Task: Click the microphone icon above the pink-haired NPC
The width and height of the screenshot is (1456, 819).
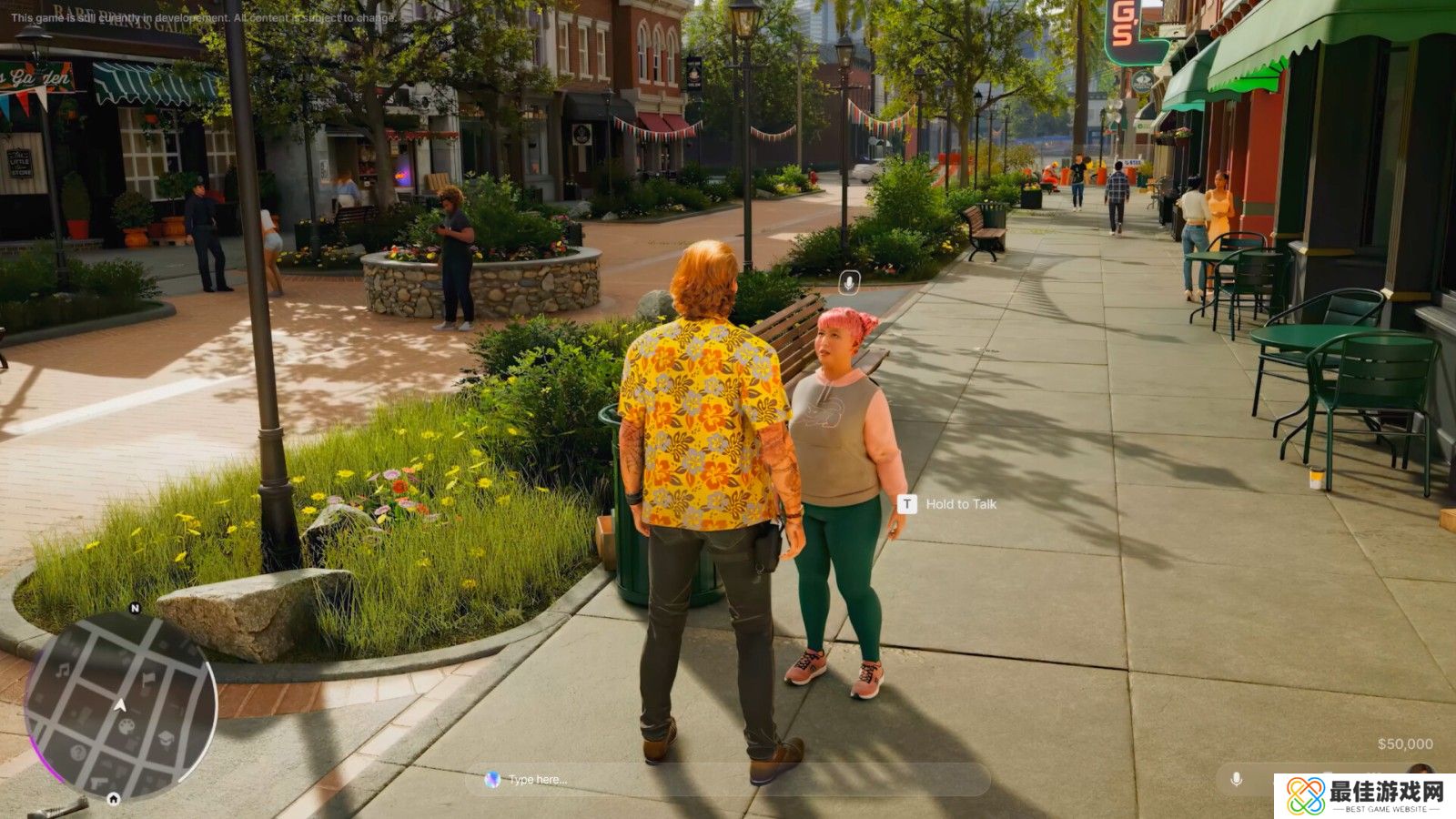Action: [x=849, y=283]
